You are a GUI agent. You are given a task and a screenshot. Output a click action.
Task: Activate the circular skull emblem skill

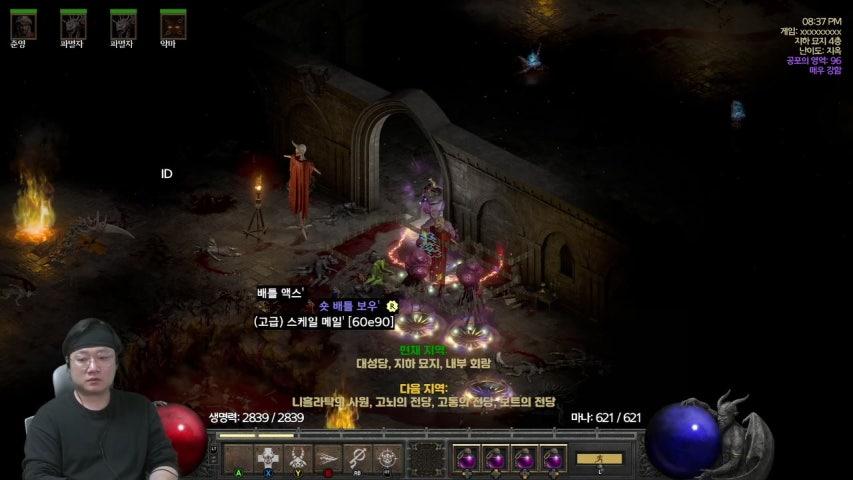tap(388, 458)
